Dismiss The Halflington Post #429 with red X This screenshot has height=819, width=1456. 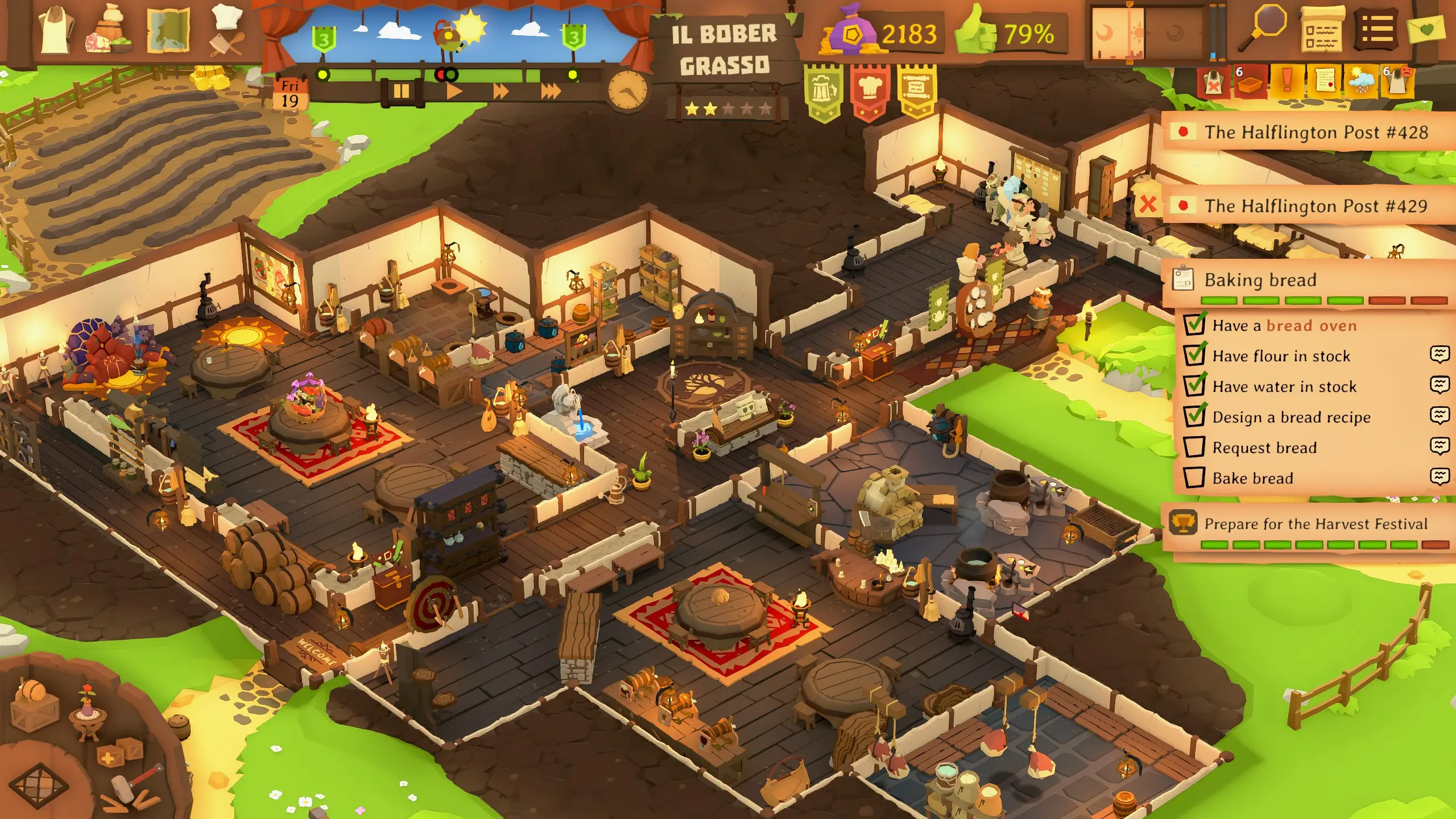click(x=1148, y=204)
